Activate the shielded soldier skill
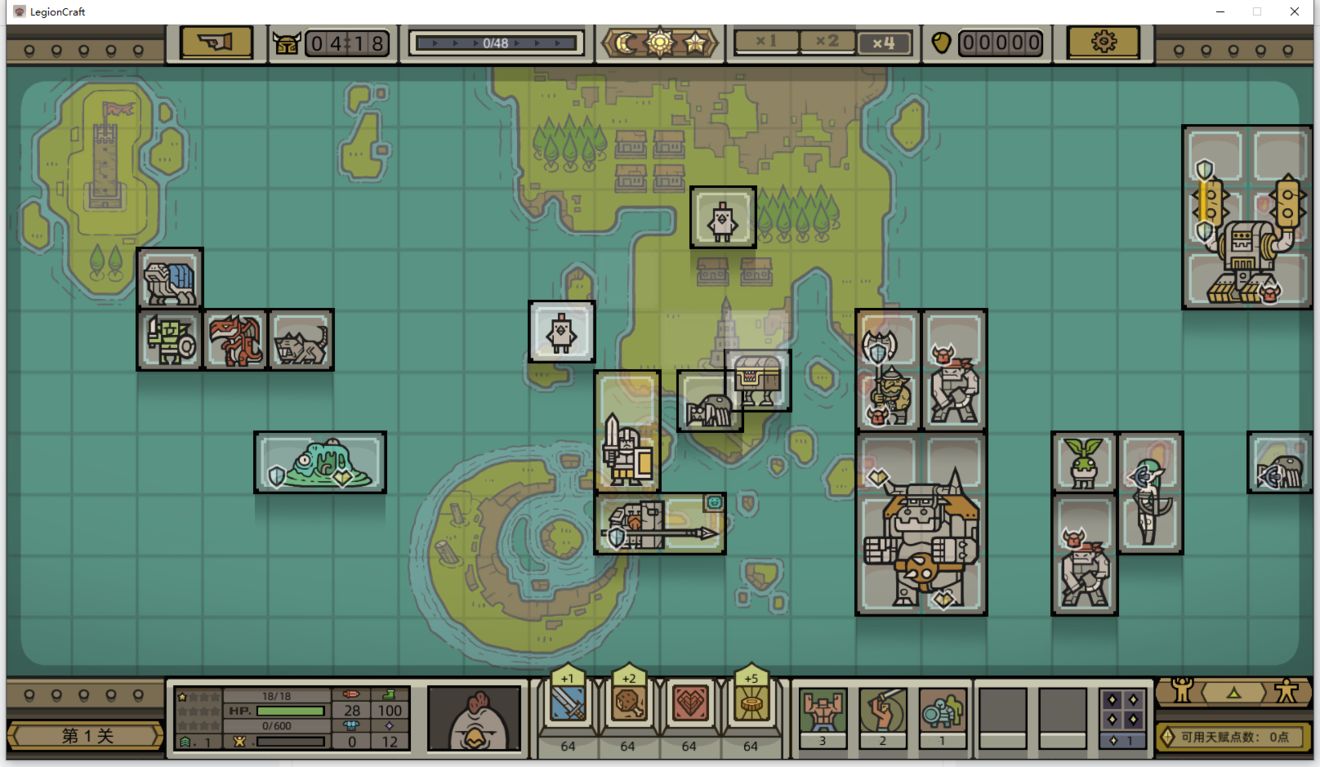Viewport: 1320px width, 767px height. tap(942, 711)
